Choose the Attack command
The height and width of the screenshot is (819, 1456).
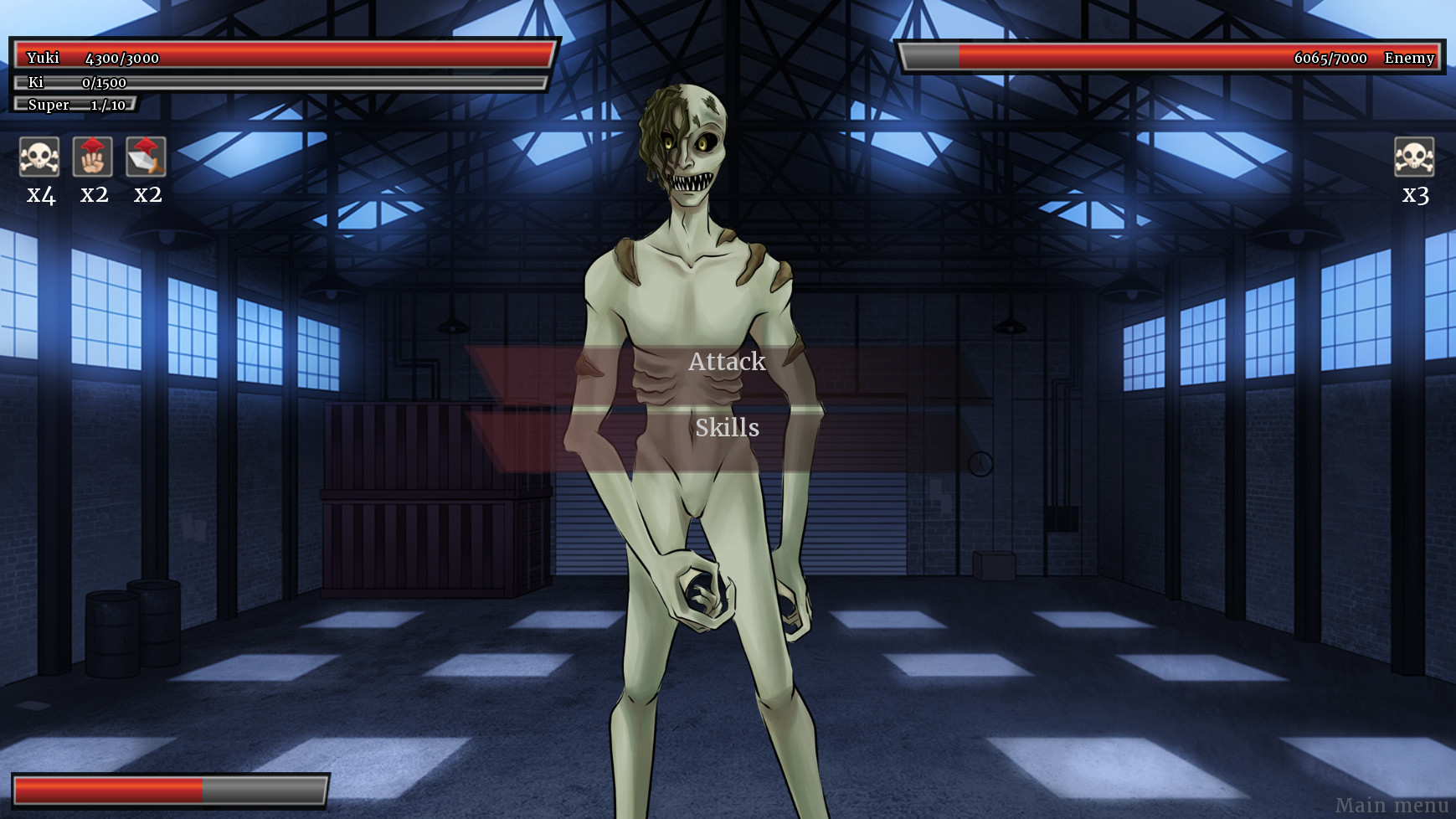click(x=727, y=362)
